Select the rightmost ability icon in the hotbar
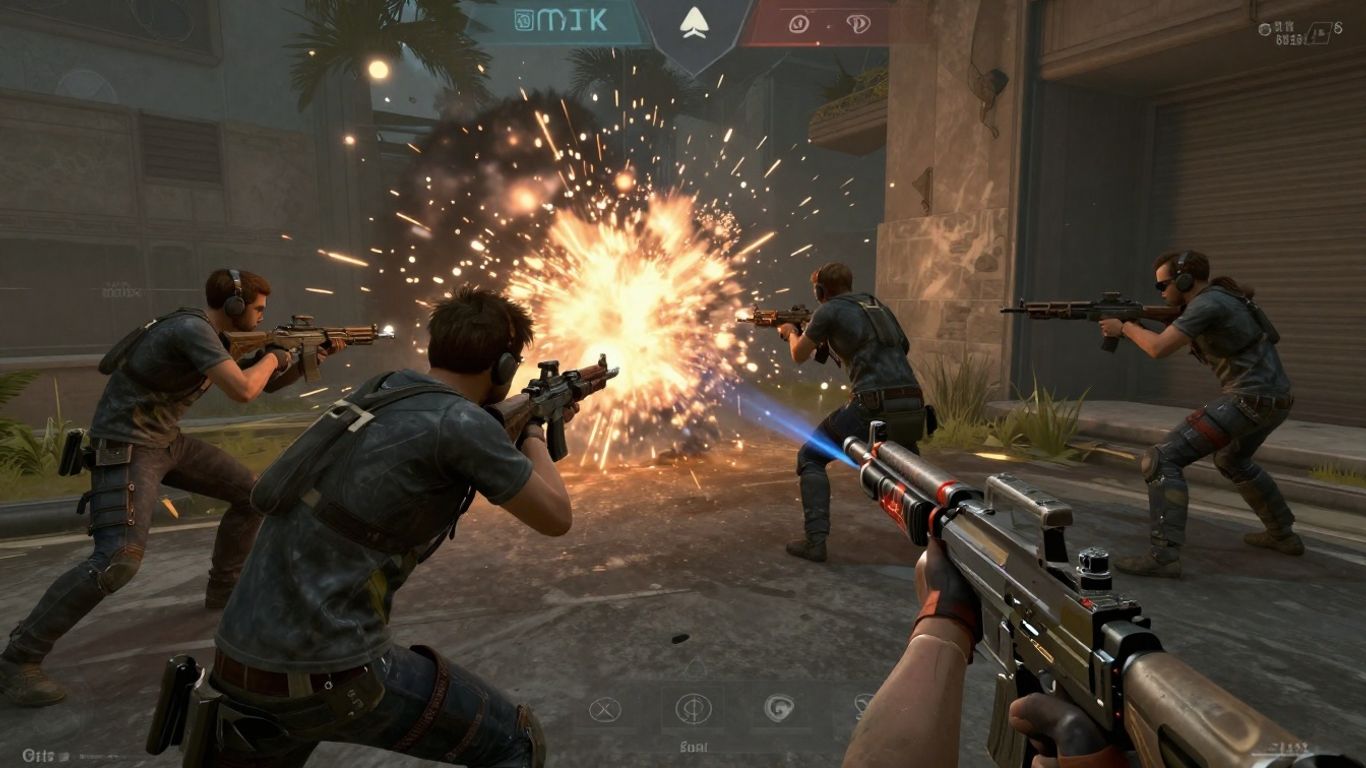The image size is (1366, 768). (x=860, y=705)
